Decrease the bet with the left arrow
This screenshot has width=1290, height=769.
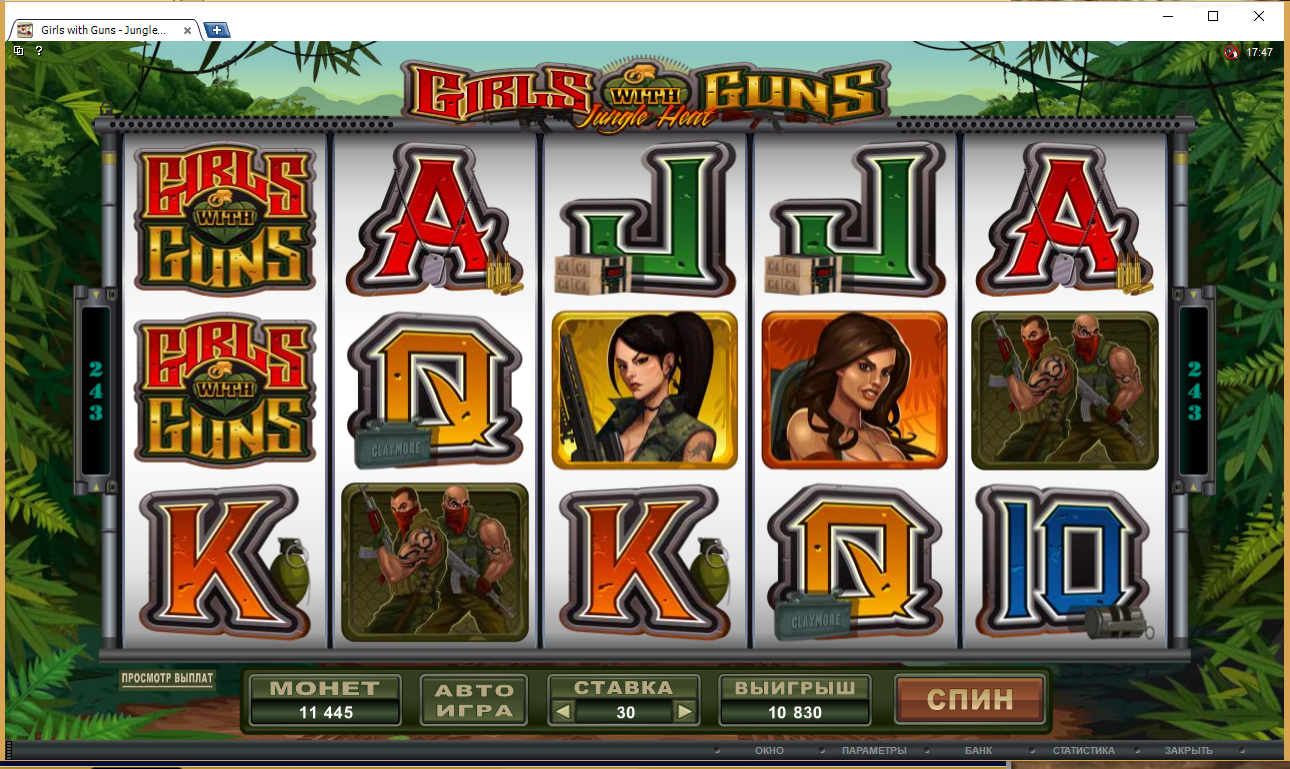[564, 712]
